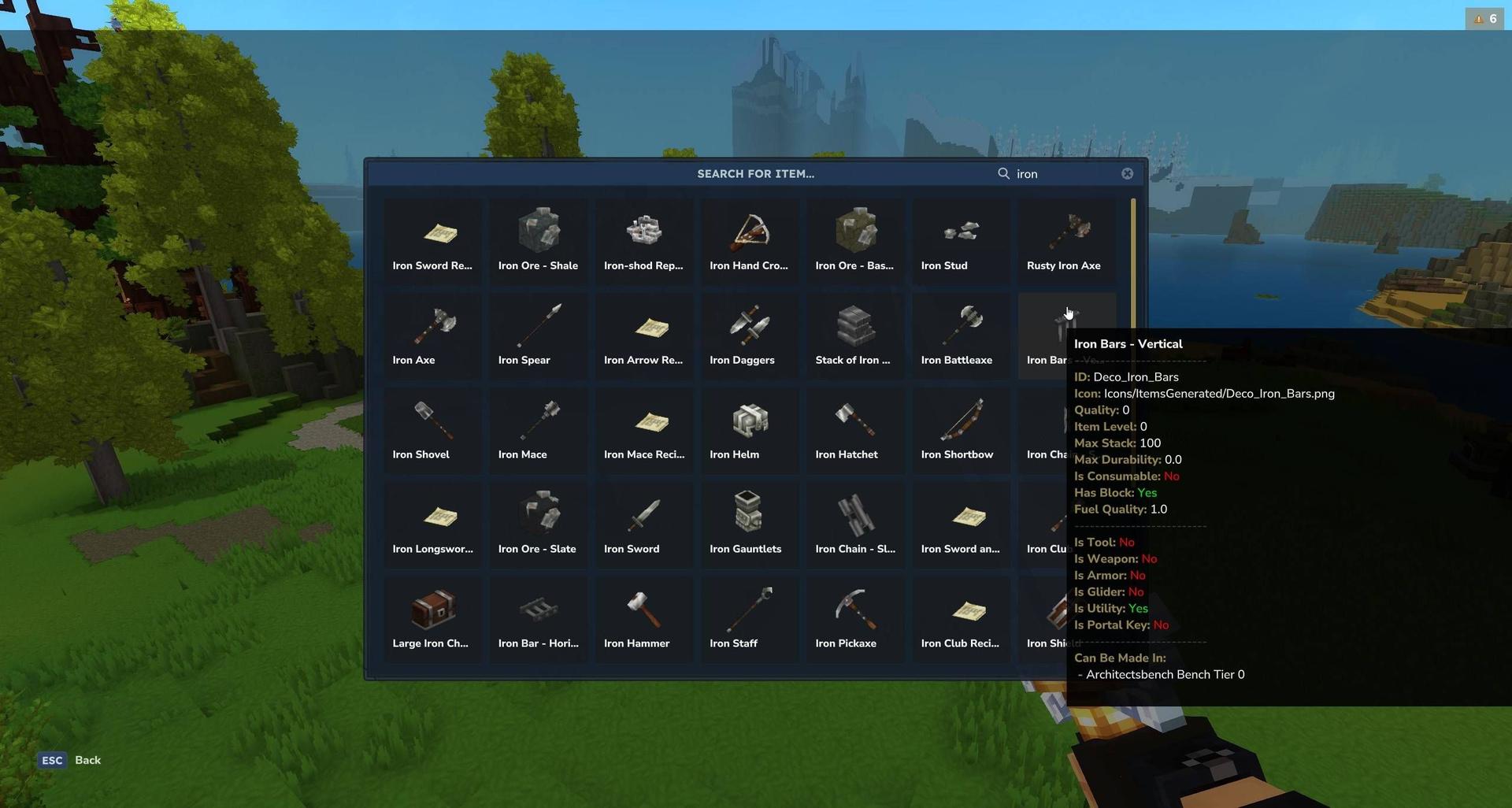Select the Stack of Iron item
Screen dimensions: 1512x808
[854, 325]
